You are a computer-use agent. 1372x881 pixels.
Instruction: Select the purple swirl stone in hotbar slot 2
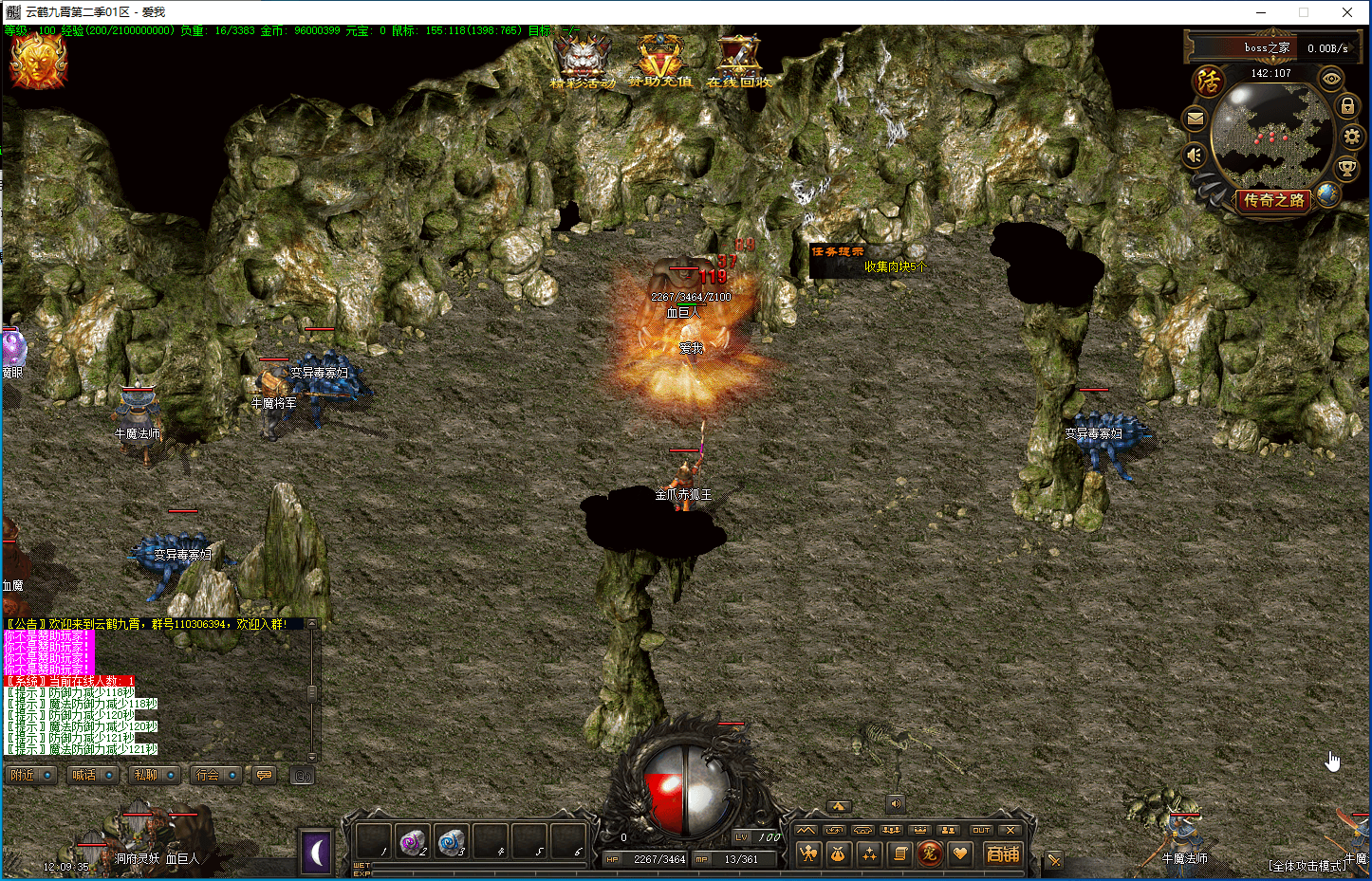(x=413, y=842)
